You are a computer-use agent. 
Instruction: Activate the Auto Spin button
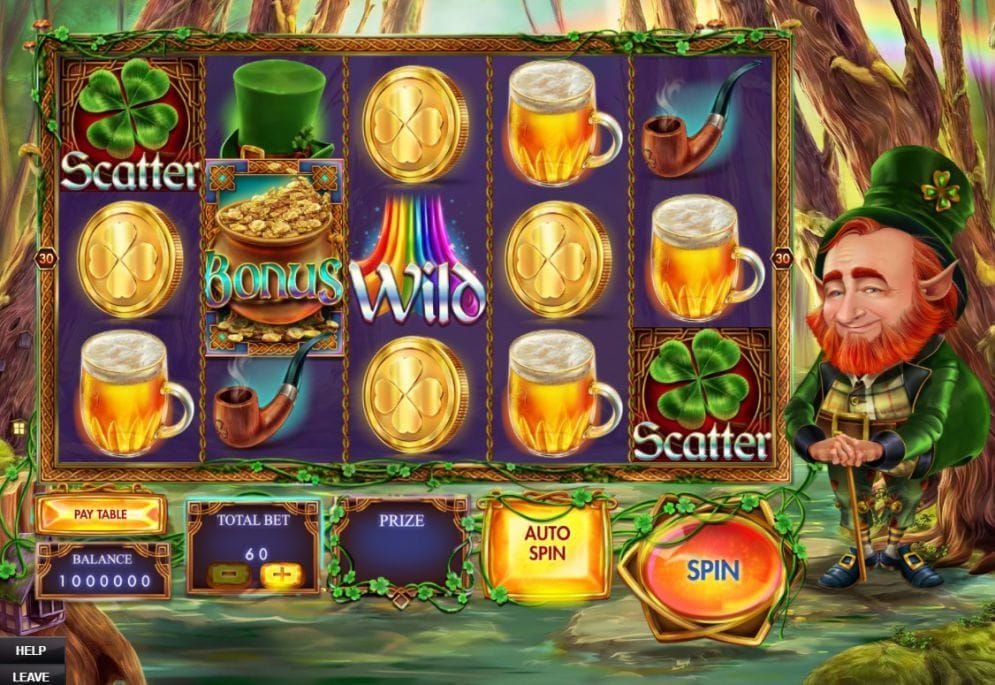click(547, 541)
